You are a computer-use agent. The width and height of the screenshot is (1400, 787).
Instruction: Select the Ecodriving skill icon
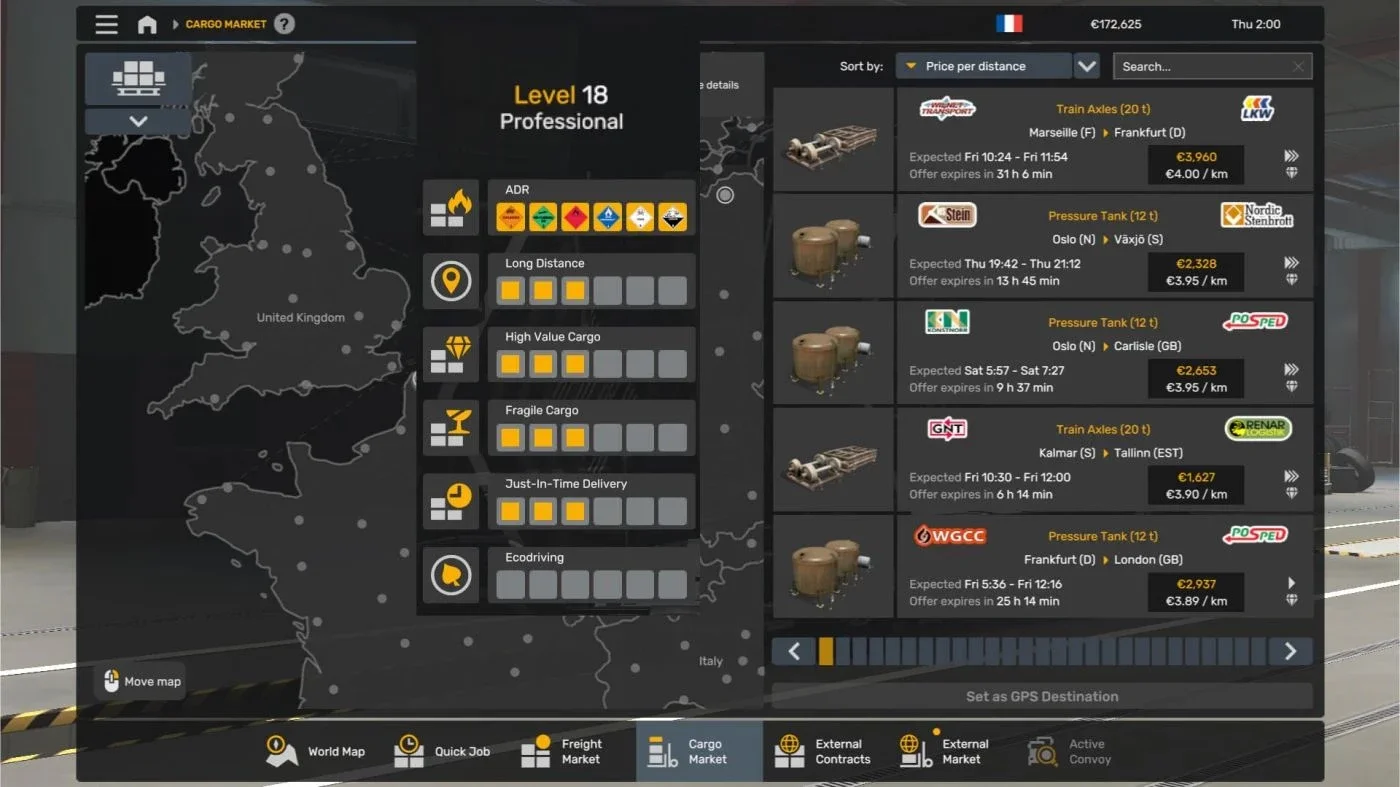pos(451,574)
